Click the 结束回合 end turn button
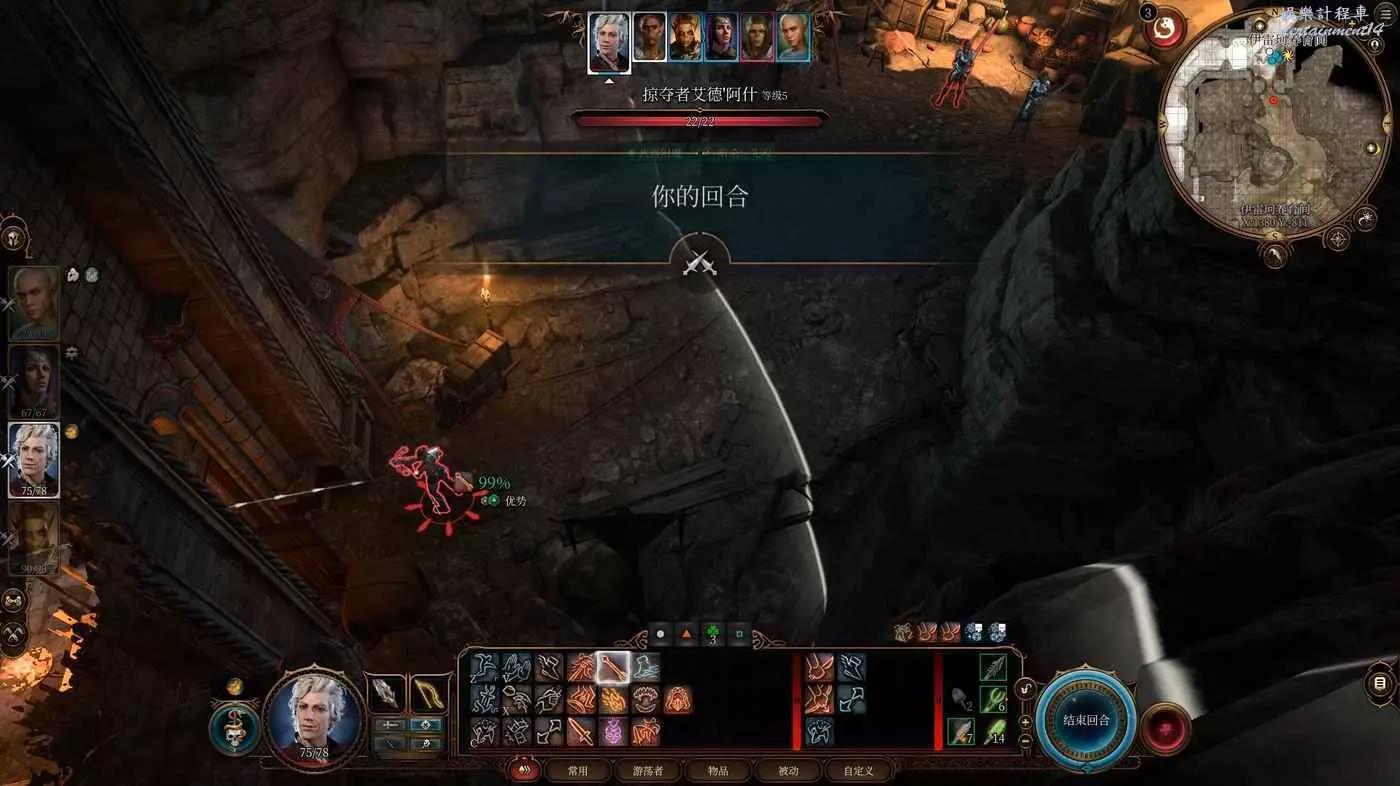This screenshot has height=786, width=1400. coord(1085,720)
